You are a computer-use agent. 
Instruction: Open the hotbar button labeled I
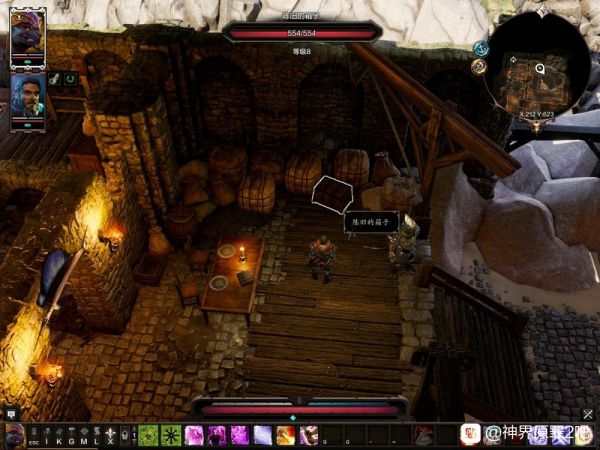[x=45, y=436]
